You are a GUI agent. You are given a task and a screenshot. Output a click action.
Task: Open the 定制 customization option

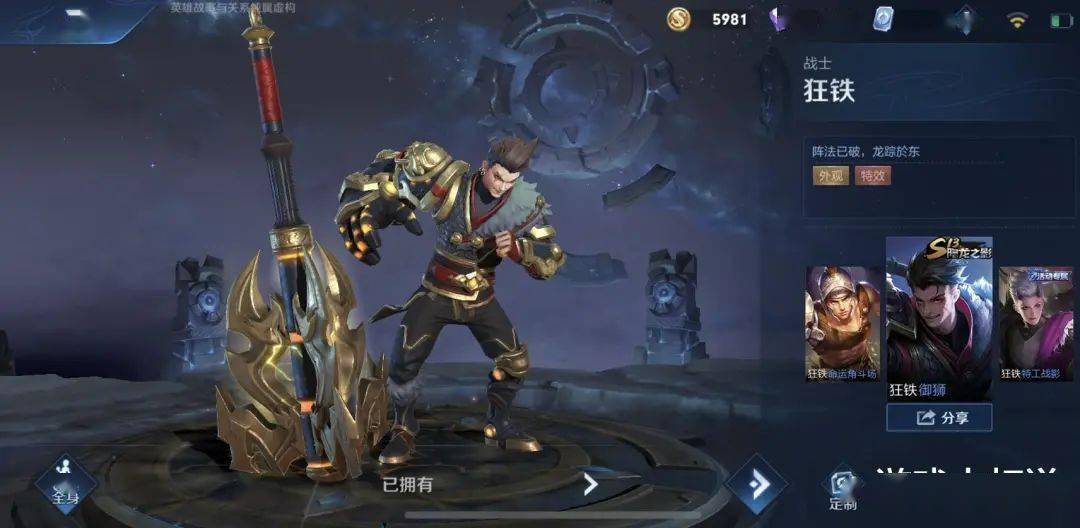842,490
